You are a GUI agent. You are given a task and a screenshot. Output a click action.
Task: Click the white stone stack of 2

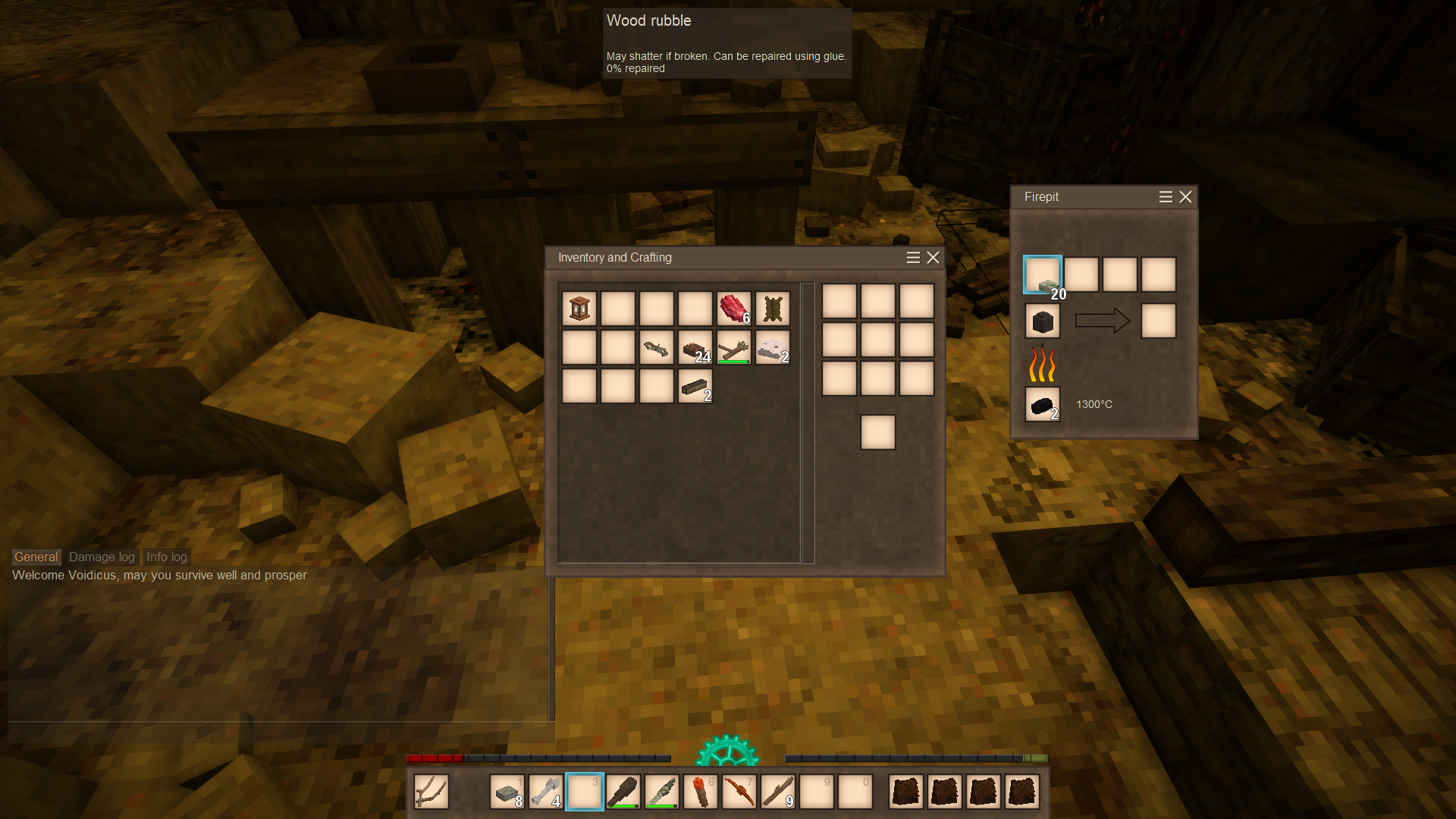click(x=773, y=348)
